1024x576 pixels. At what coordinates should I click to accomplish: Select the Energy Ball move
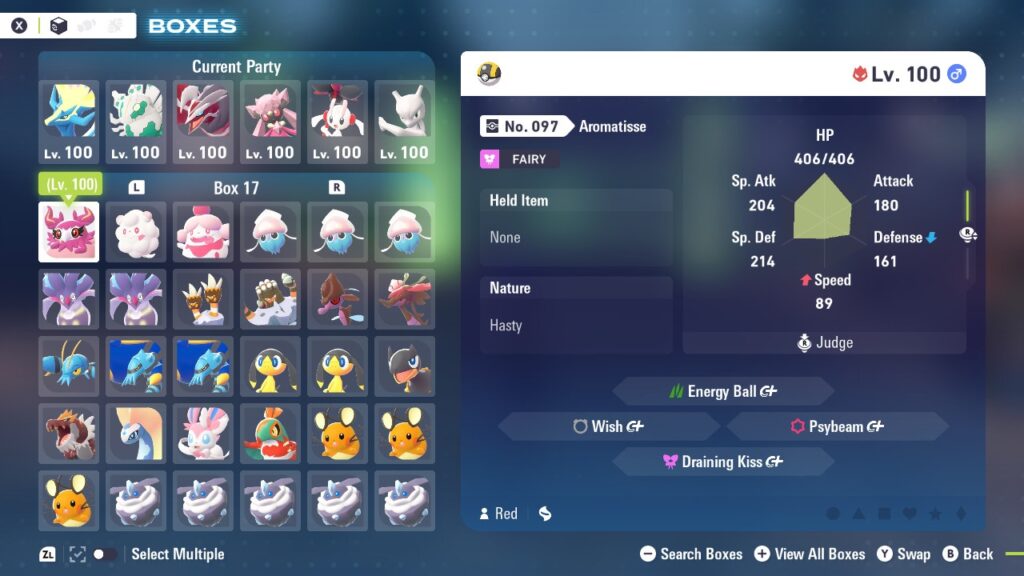tap(722, 391)
